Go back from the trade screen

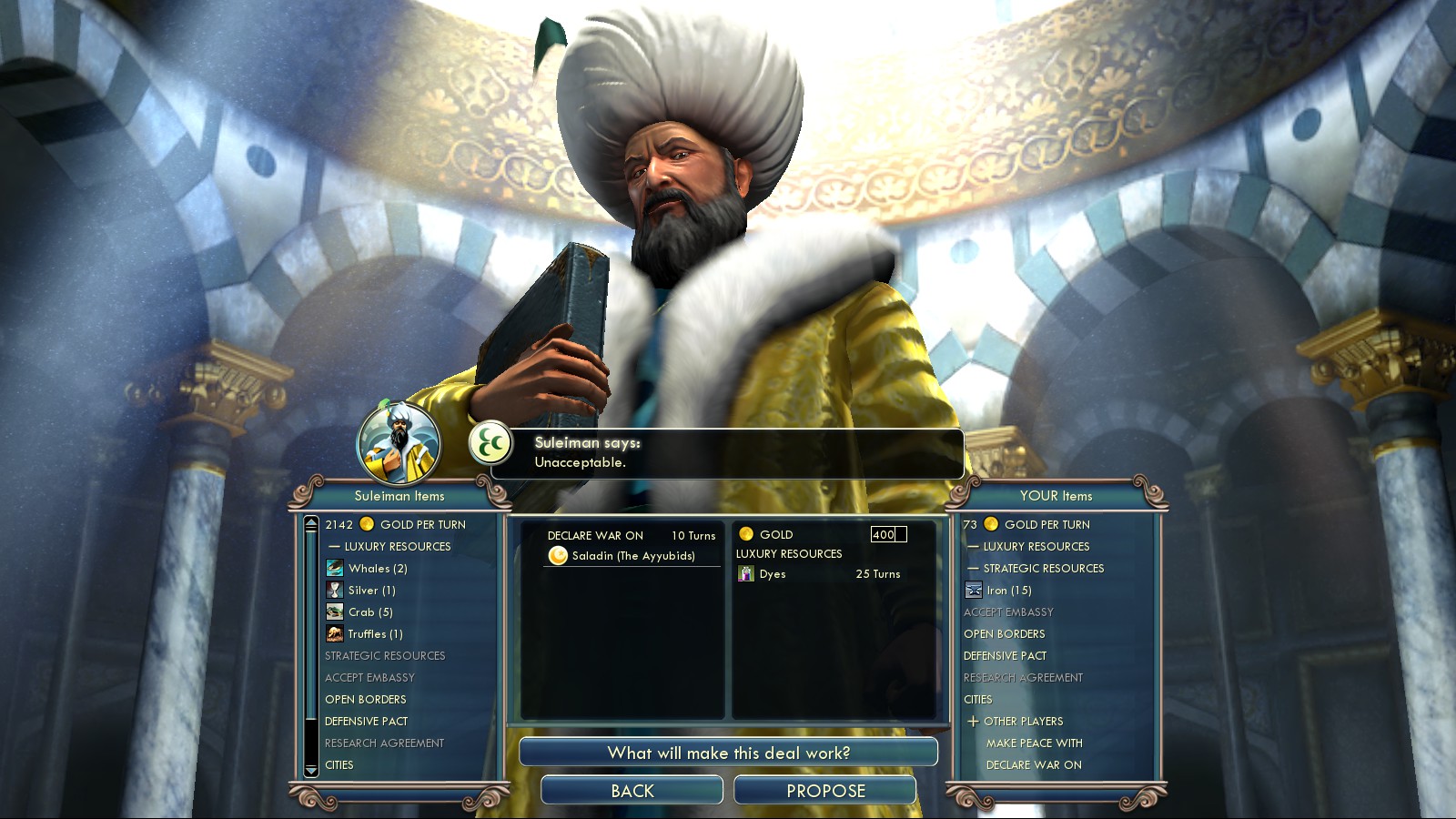(632, 790)
